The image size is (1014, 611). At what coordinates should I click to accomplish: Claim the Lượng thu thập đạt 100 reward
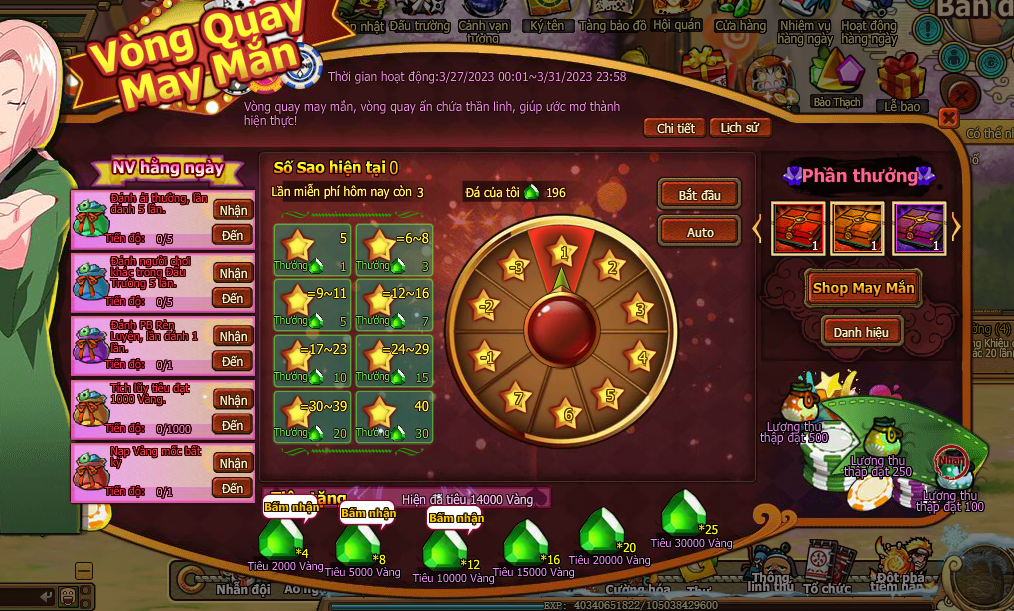tap(950, 464)
